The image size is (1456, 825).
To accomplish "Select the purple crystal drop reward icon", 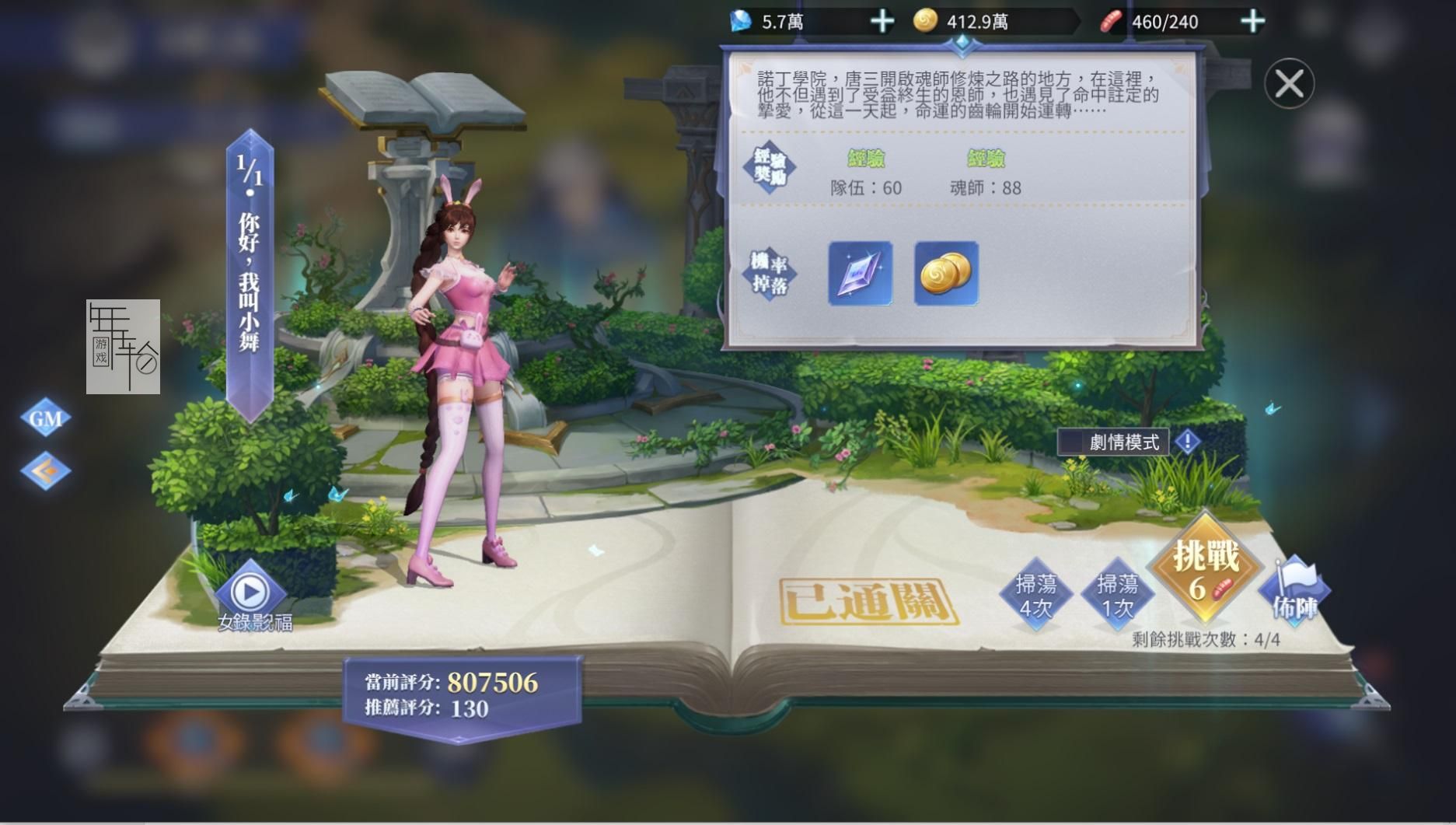I will 858,274.
